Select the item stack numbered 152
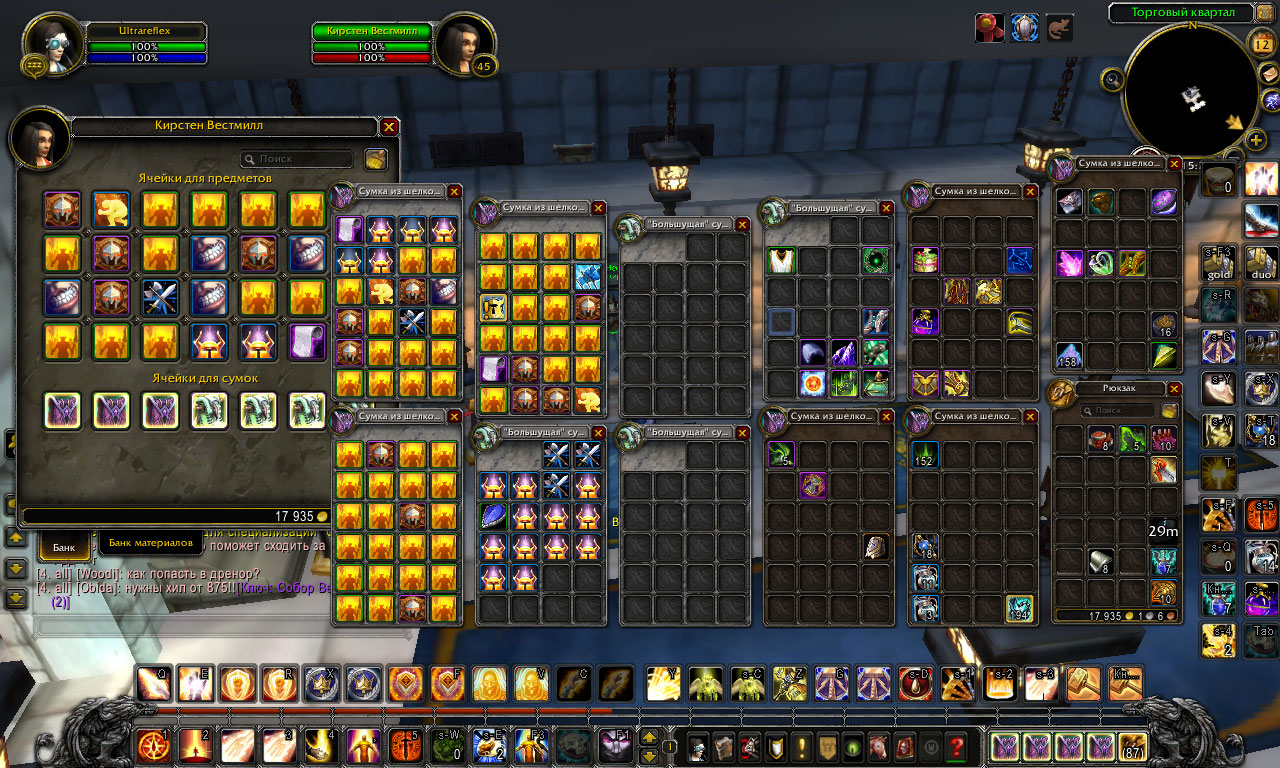This screenshot has width=1280, height=768. pos(925,456)
